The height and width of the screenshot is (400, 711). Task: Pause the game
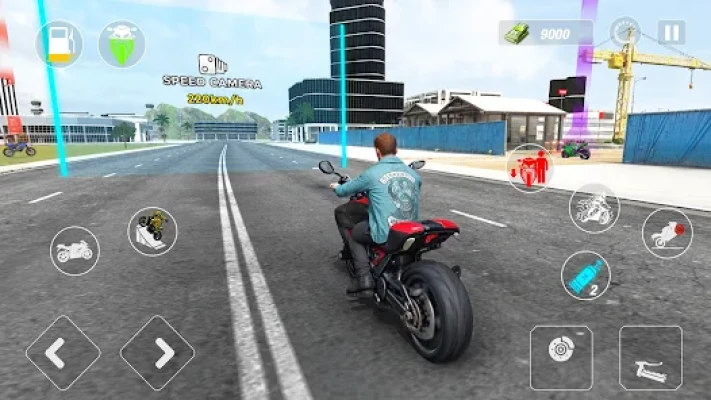(672, 32)
